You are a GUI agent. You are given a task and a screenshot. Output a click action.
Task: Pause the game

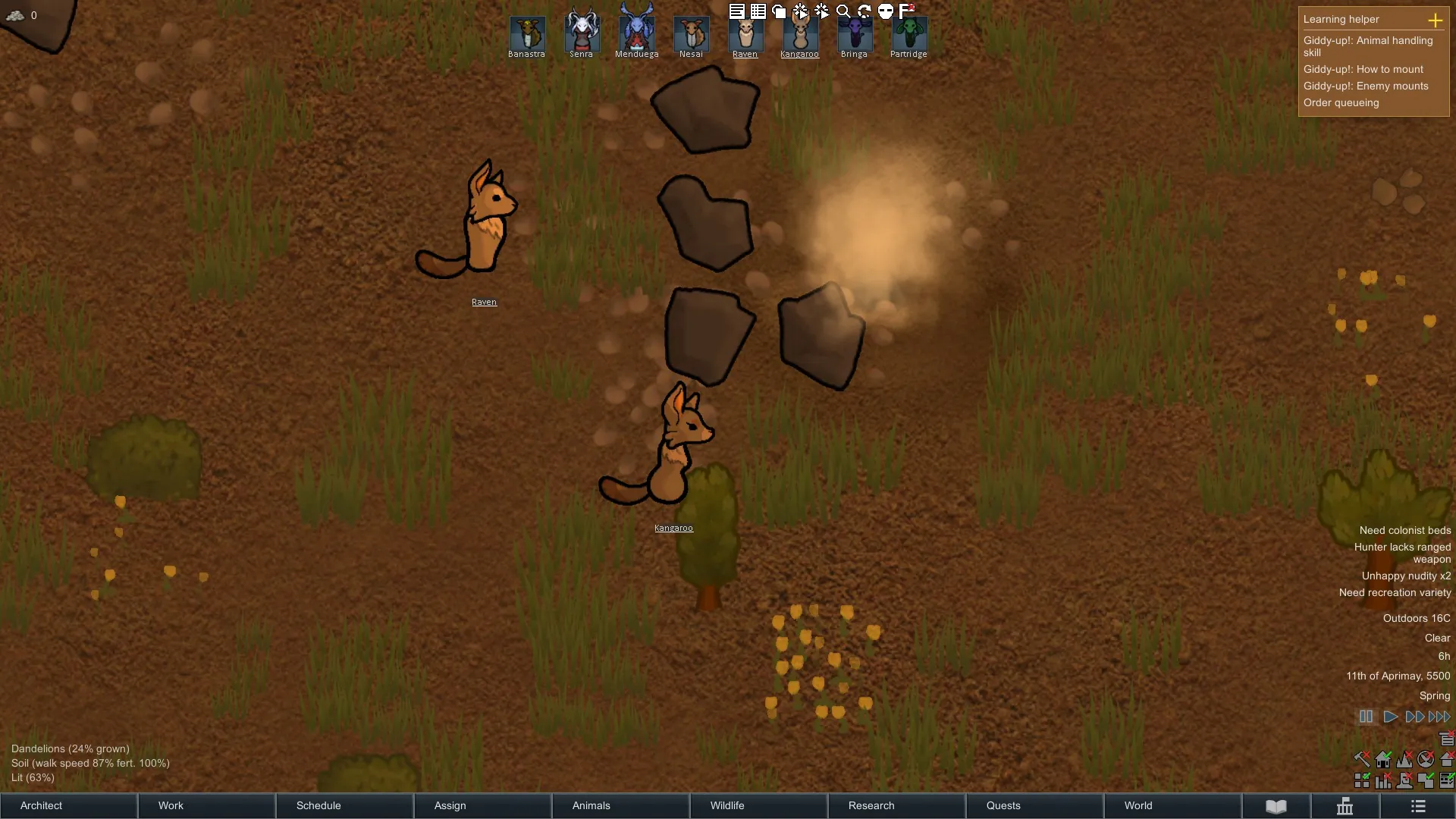pyautogui.click(x=1366, y=717)
